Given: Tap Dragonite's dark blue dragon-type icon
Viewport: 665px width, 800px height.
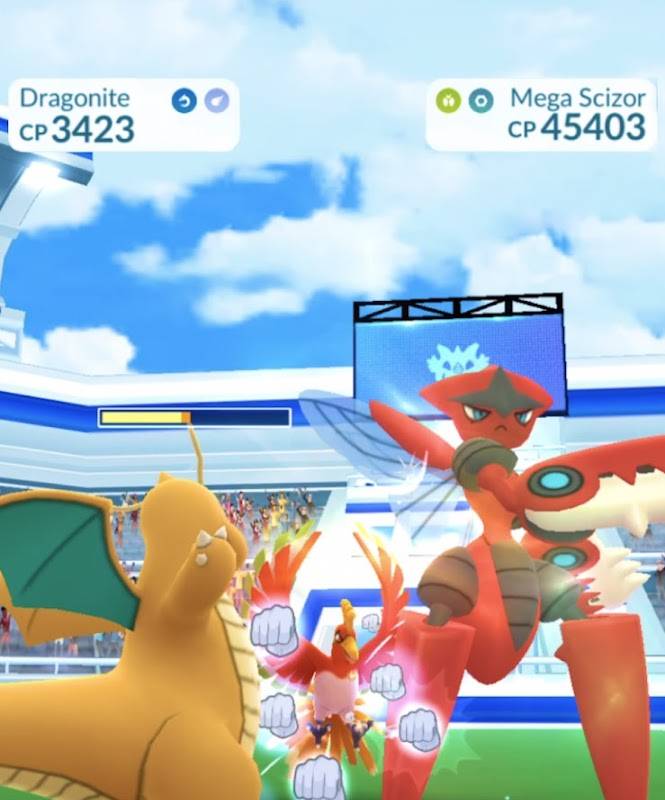Looking at the screenshot, I should click(184, 101).
